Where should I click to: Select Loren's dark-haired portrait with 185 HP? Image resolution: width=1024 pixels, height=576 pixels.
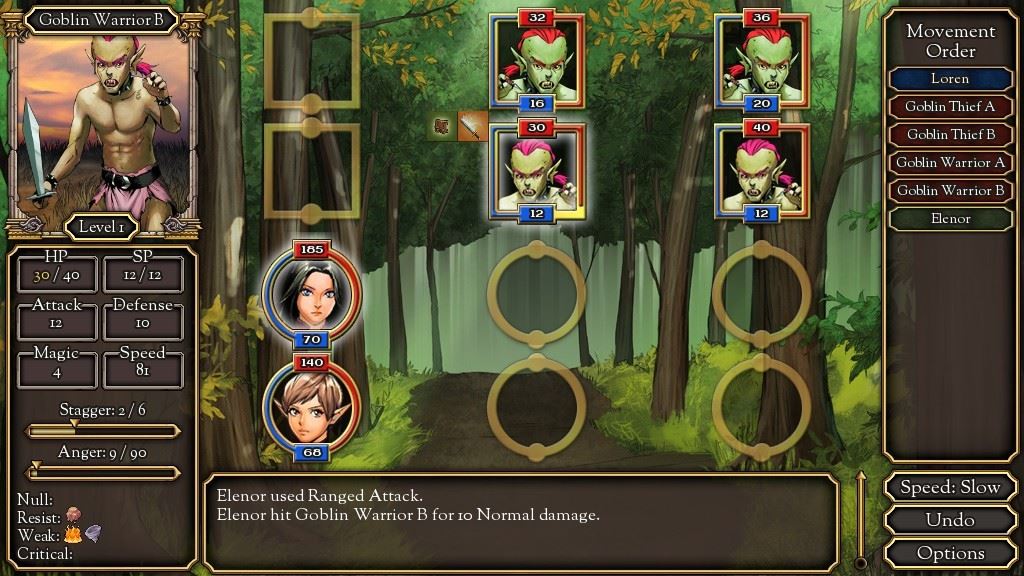[311, 292]
